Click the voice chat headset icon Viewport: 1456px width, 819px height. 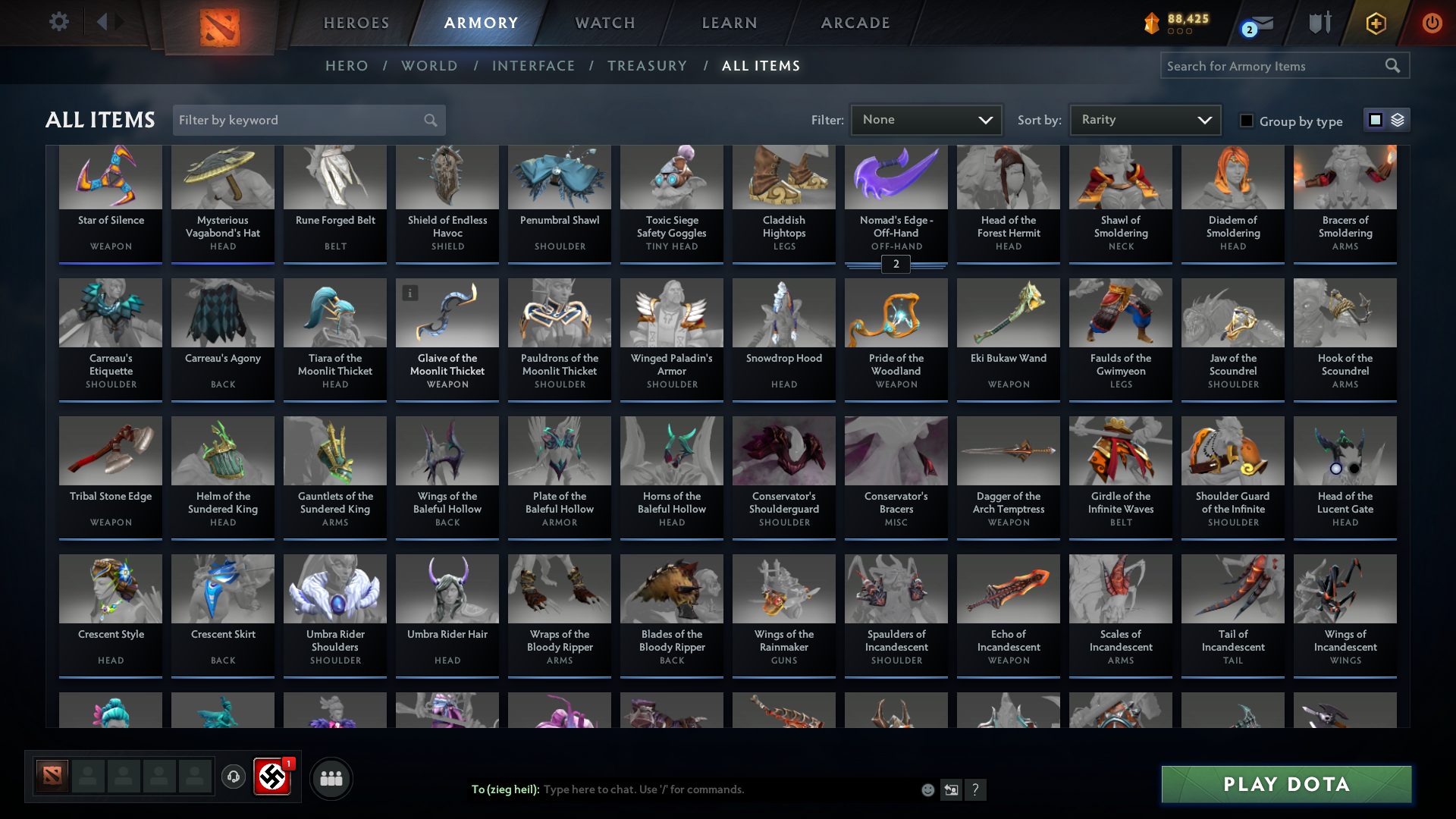pos(234,777)
